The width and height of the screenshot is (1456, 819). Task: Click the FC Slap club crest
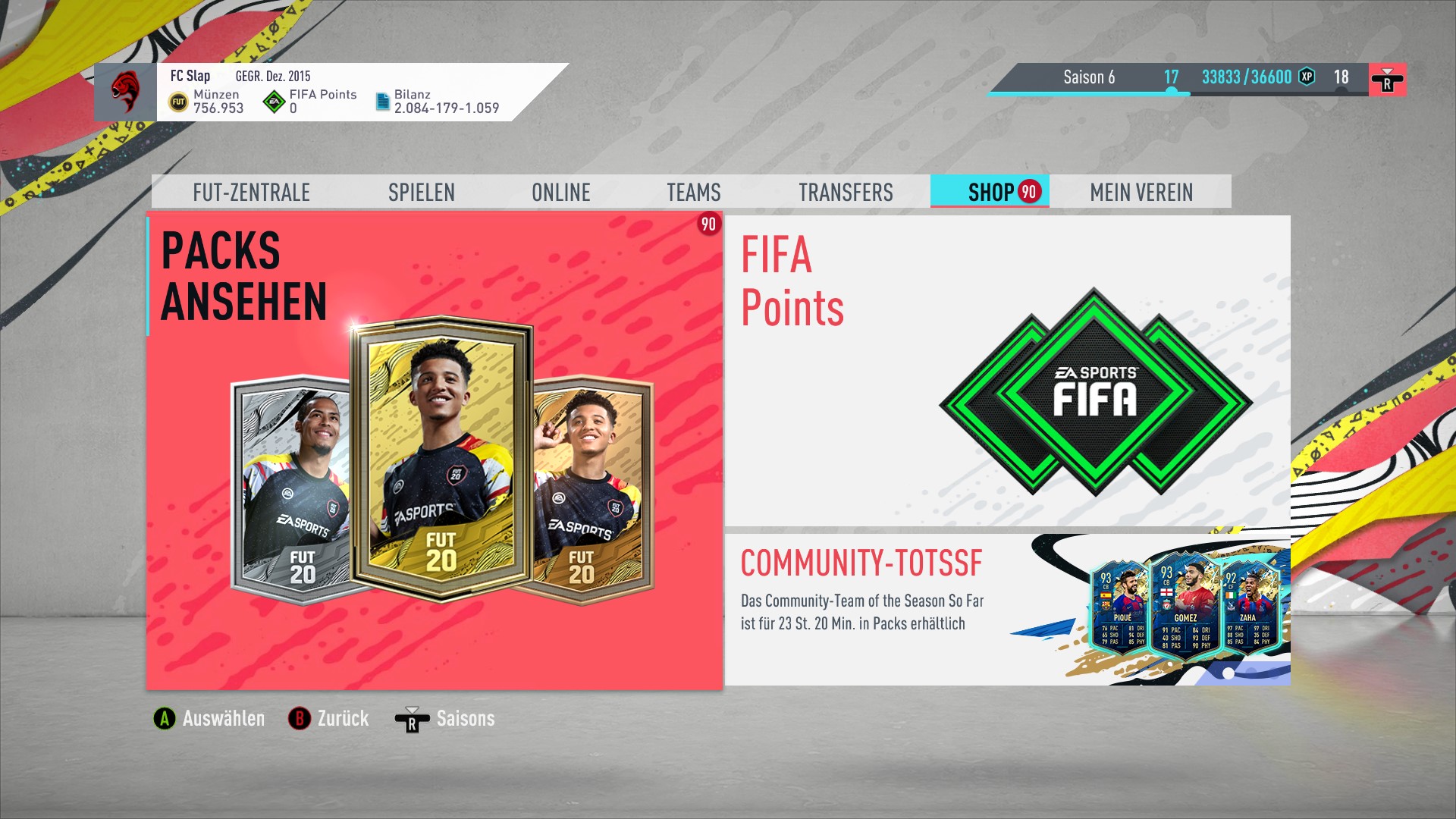(x=125, y=93)
